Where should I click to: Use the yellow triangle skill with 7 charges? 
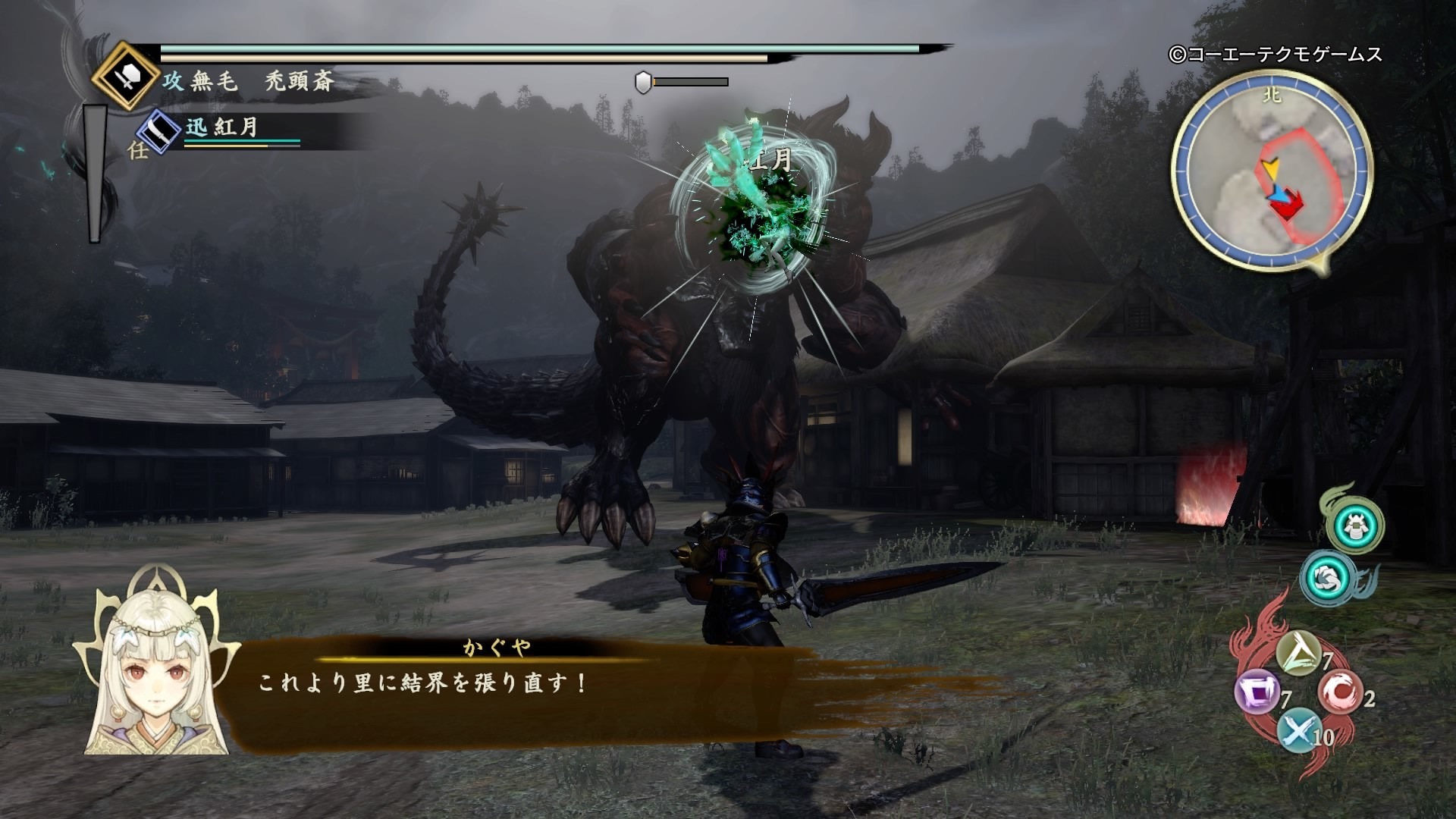[x=1299, y=652]
